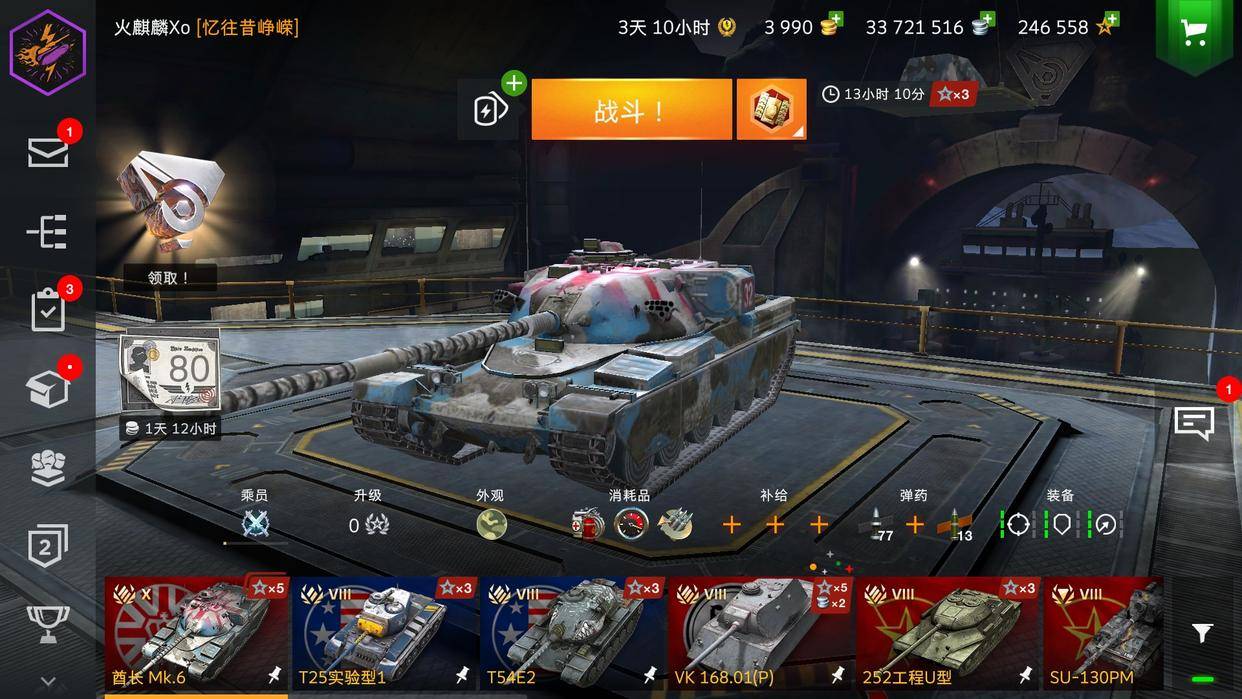This screenshot has width=1242, height=699.
Task: Start a battle with the 战斗 button
Action: tap(631, 110)
